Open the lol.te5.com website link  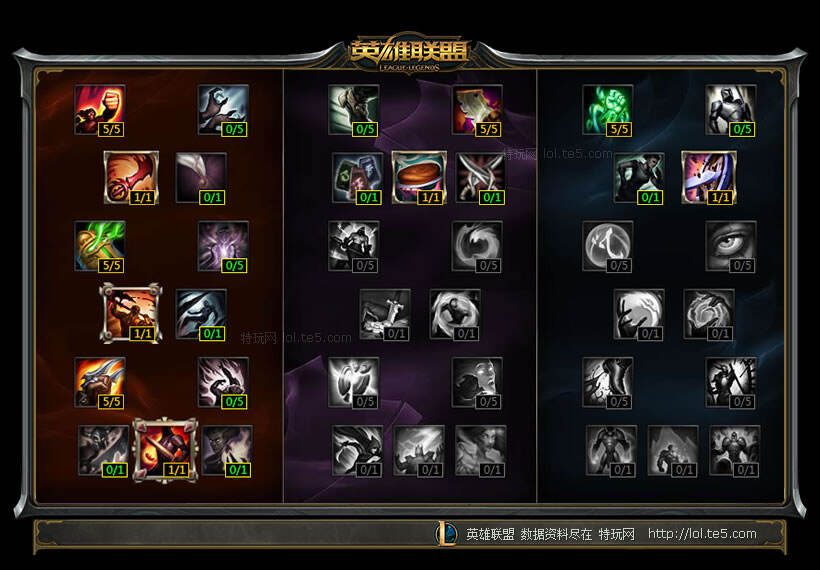pos(702,534)
